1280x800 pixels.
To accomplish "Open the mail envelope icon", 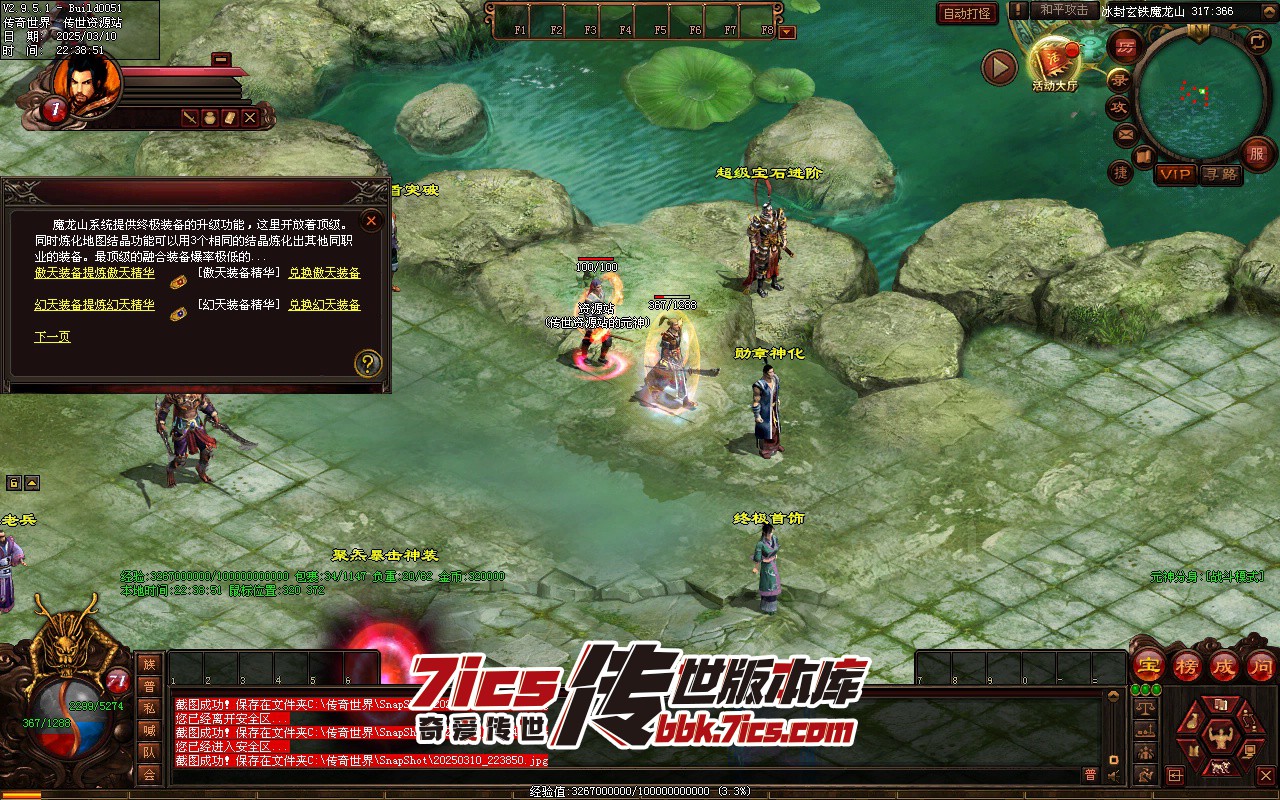I will [x=1126, y=133].
